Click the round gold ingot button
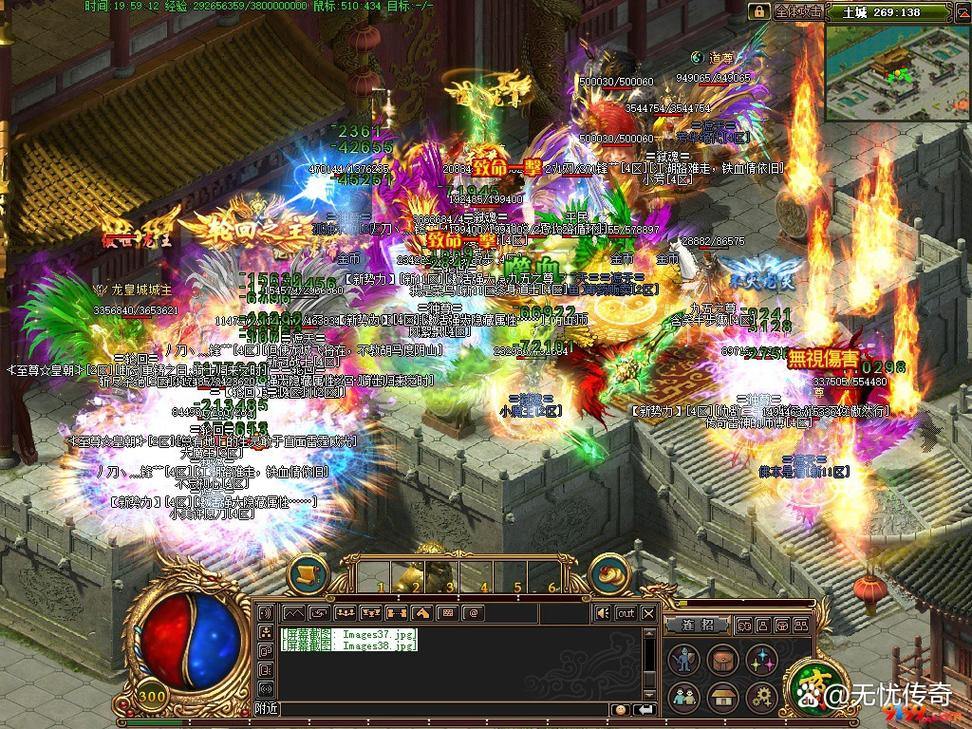The image size is (972, 729). click(607, 575)
